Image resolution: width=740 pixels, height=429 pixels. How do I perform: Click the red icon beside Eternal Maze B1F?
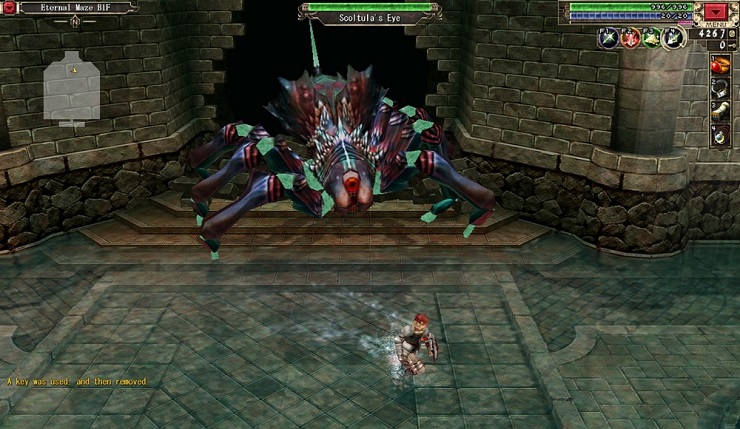9,7
